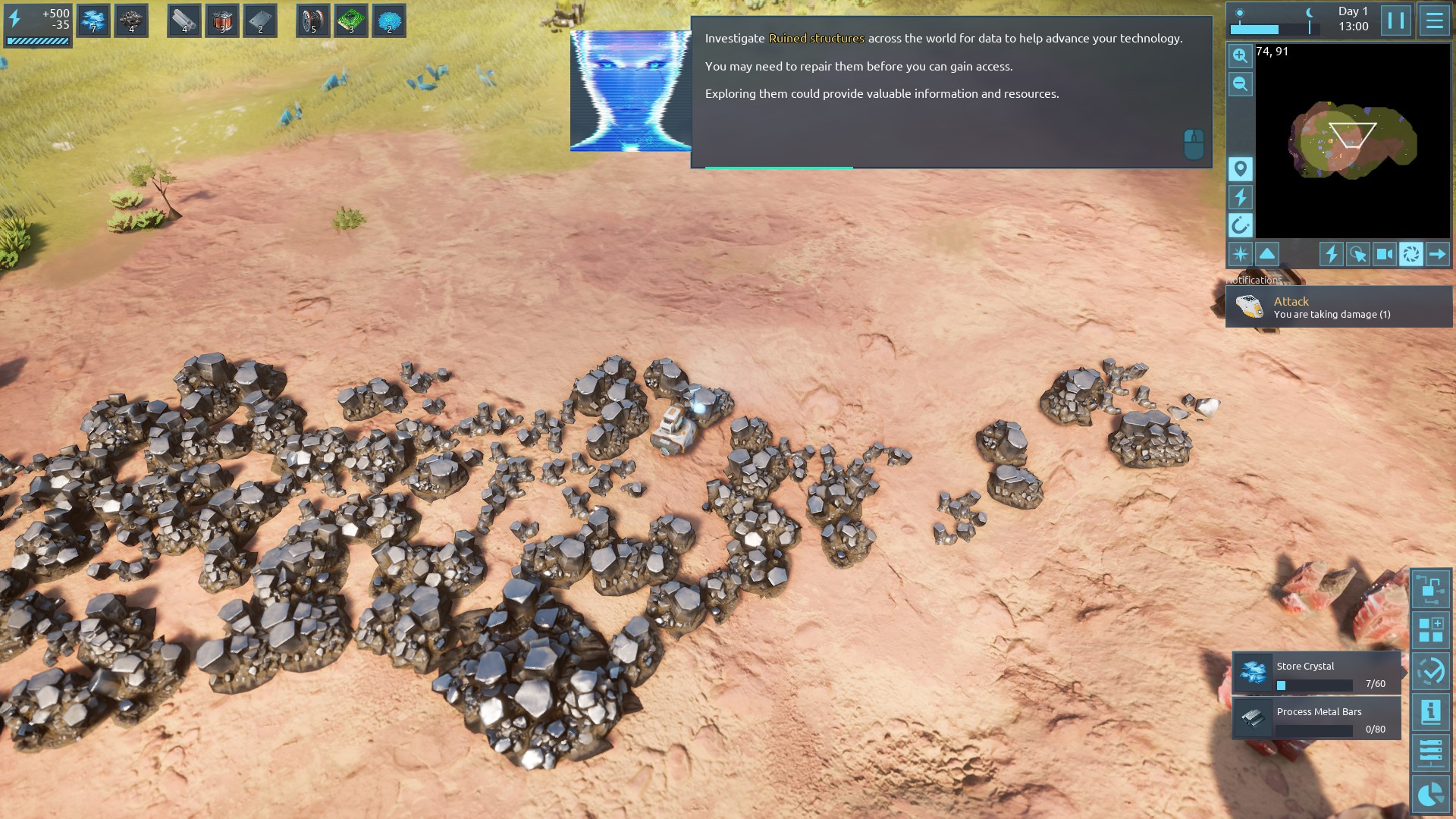
Task: Select the Store Crystal objective
Action: point(1316,673)
